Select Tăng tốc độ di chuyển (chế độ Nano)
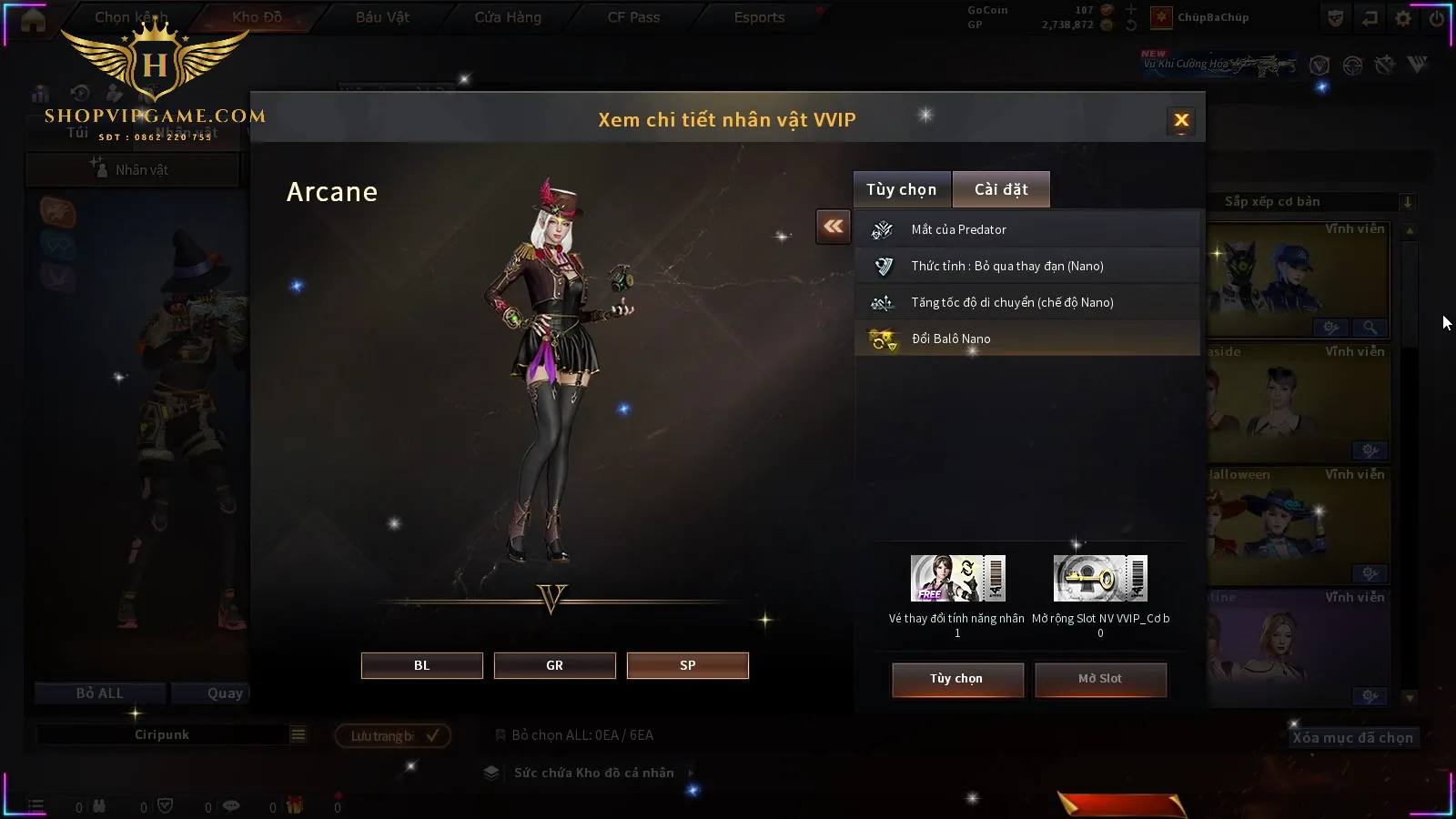This screenshot has width=1456, height=819. (1026, 302)
